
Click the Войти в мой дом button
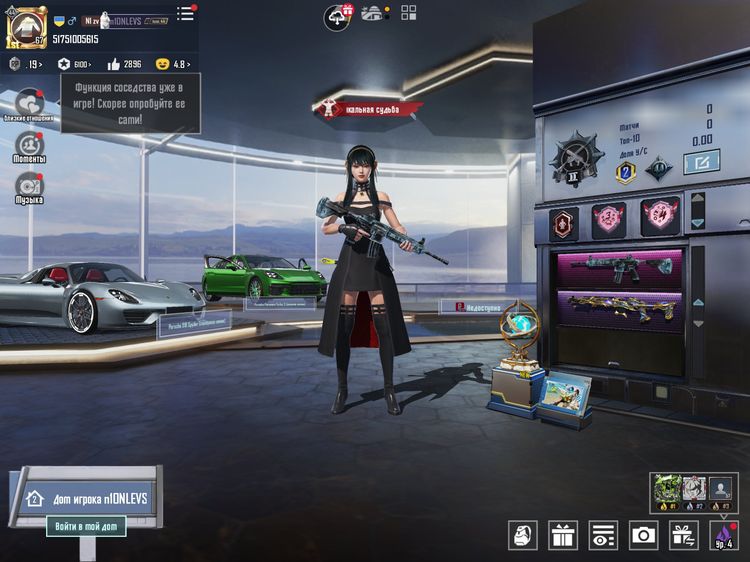click(x=86, y=526)
